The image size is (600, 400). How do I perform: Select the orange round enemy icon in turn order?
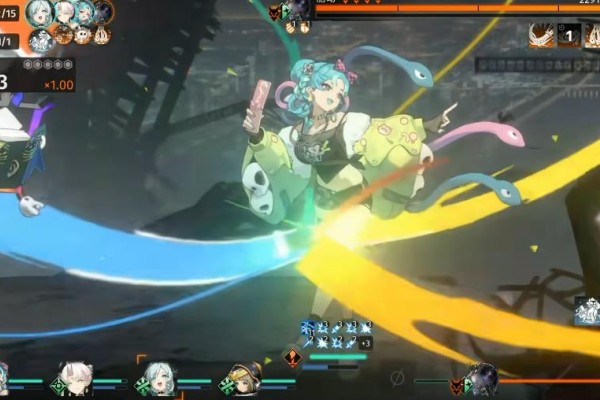click(63, 36)
